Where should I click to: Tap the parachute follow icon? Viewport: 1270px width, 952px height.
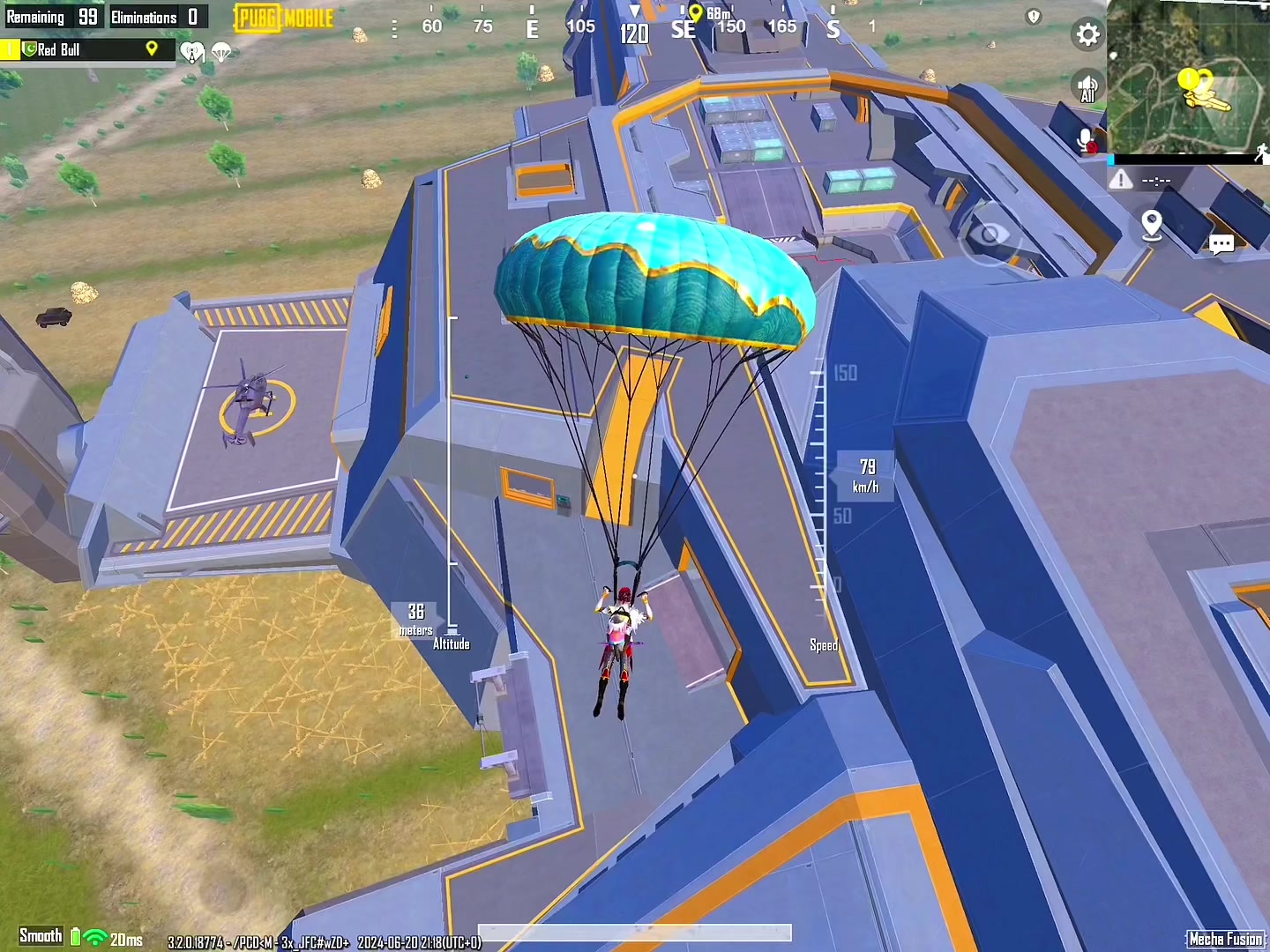221,53
